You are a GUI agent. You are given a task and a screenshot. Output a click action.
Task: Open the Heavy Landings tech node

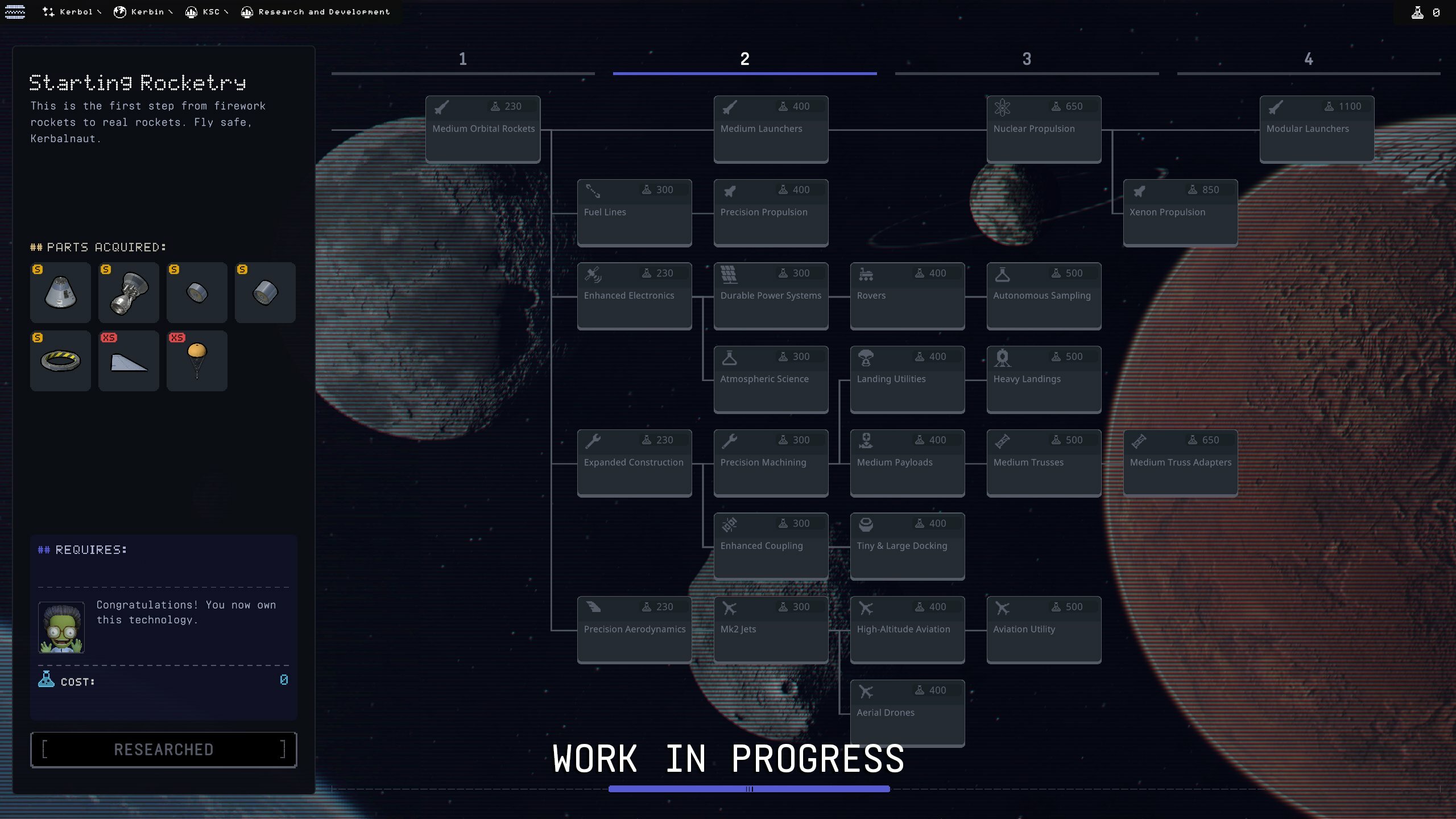[1044, 379]
